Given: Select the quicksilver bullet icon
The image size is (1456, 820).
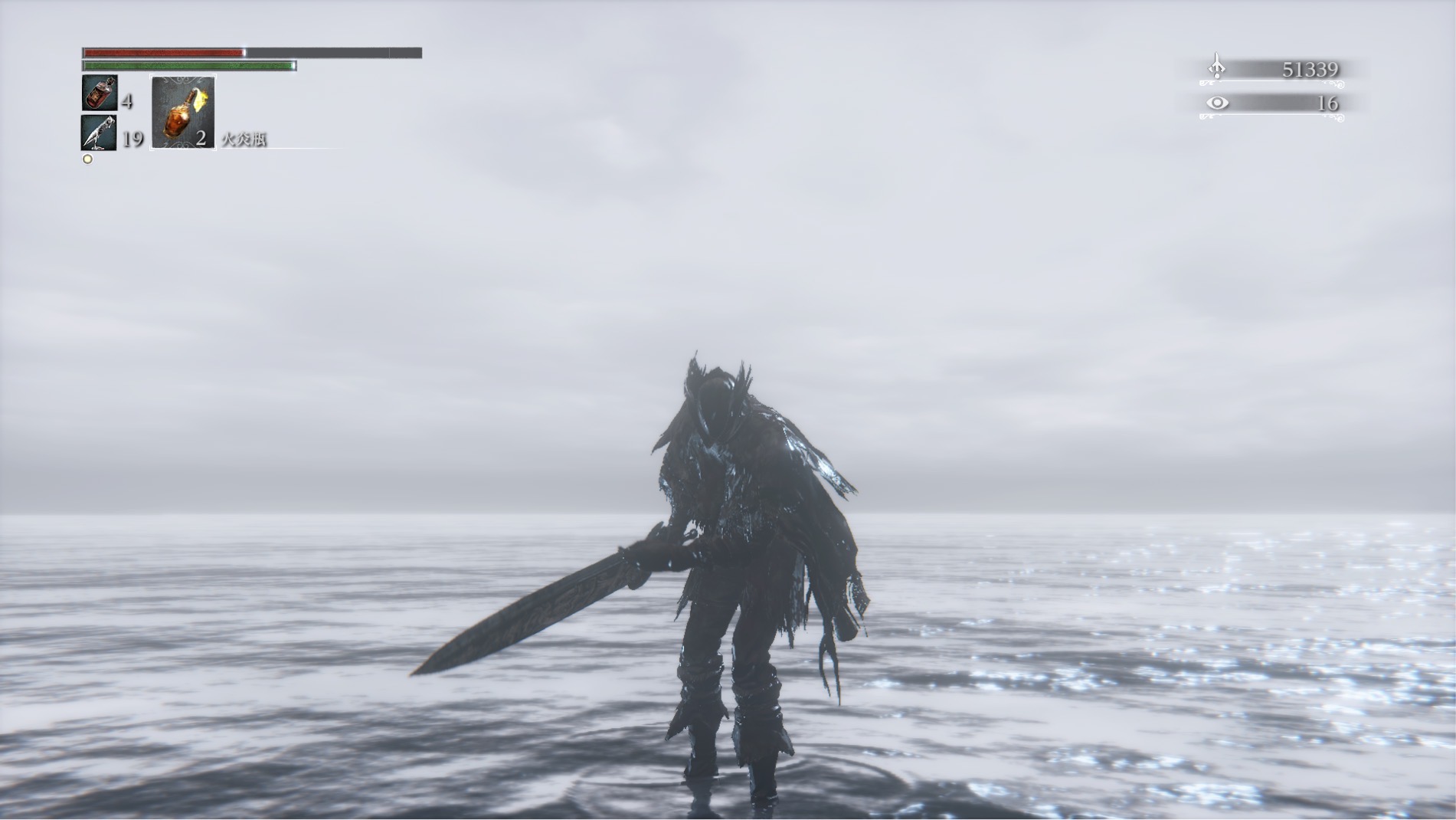Looking at the screenshot, I should [100, 133].
